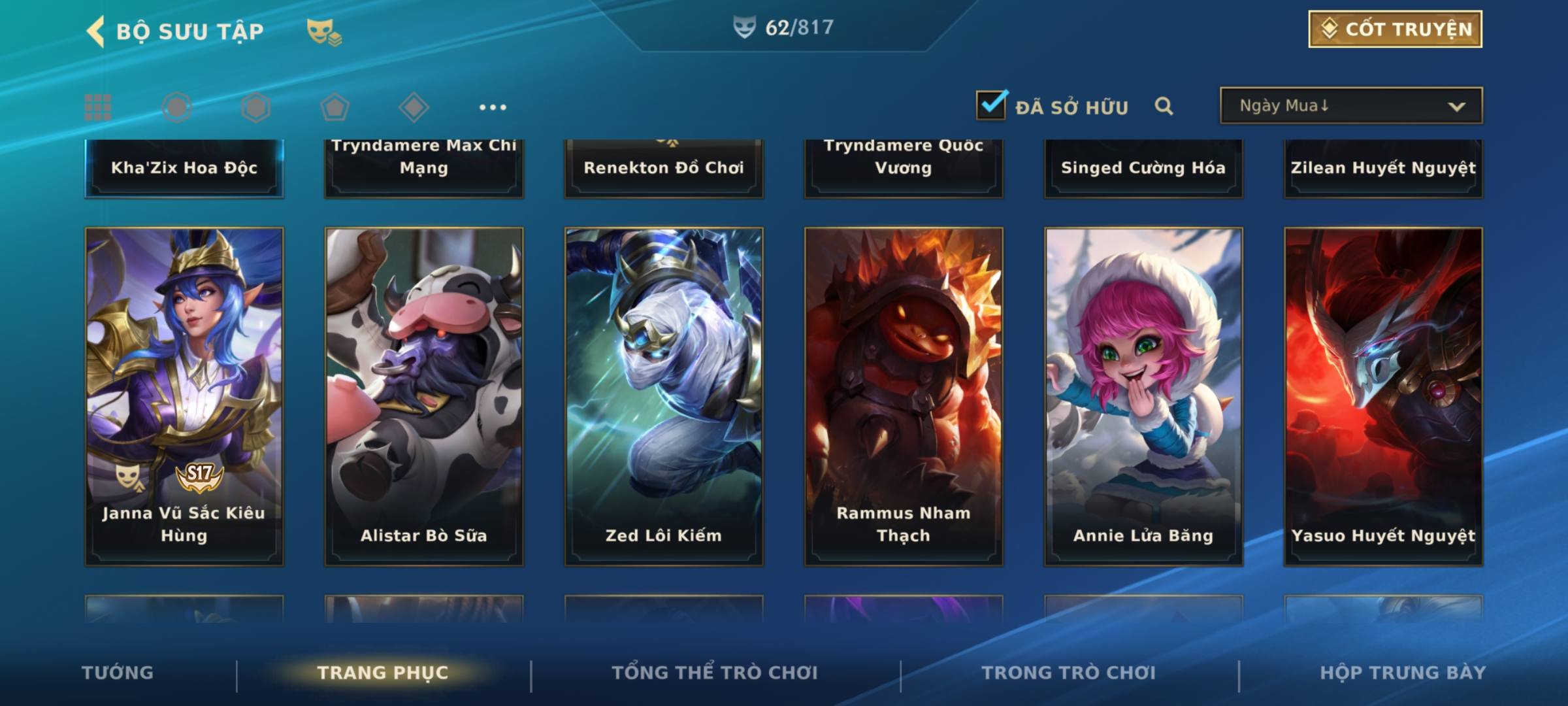Open the Rammus Nham Thạch skin card
The image size is (1568, 706).
(x=904, y=396)
